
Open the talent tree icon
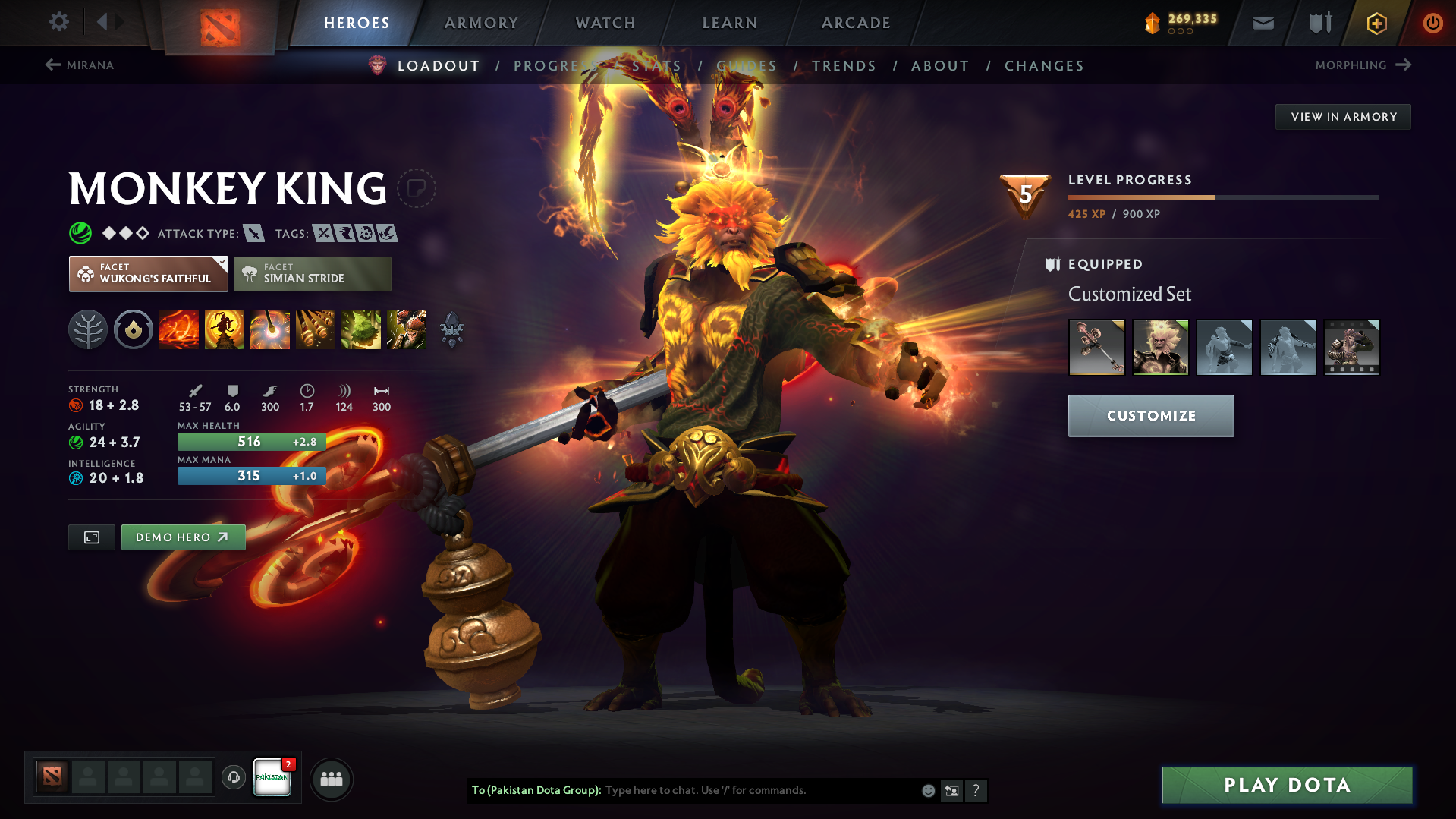click(x=88, y=329)
